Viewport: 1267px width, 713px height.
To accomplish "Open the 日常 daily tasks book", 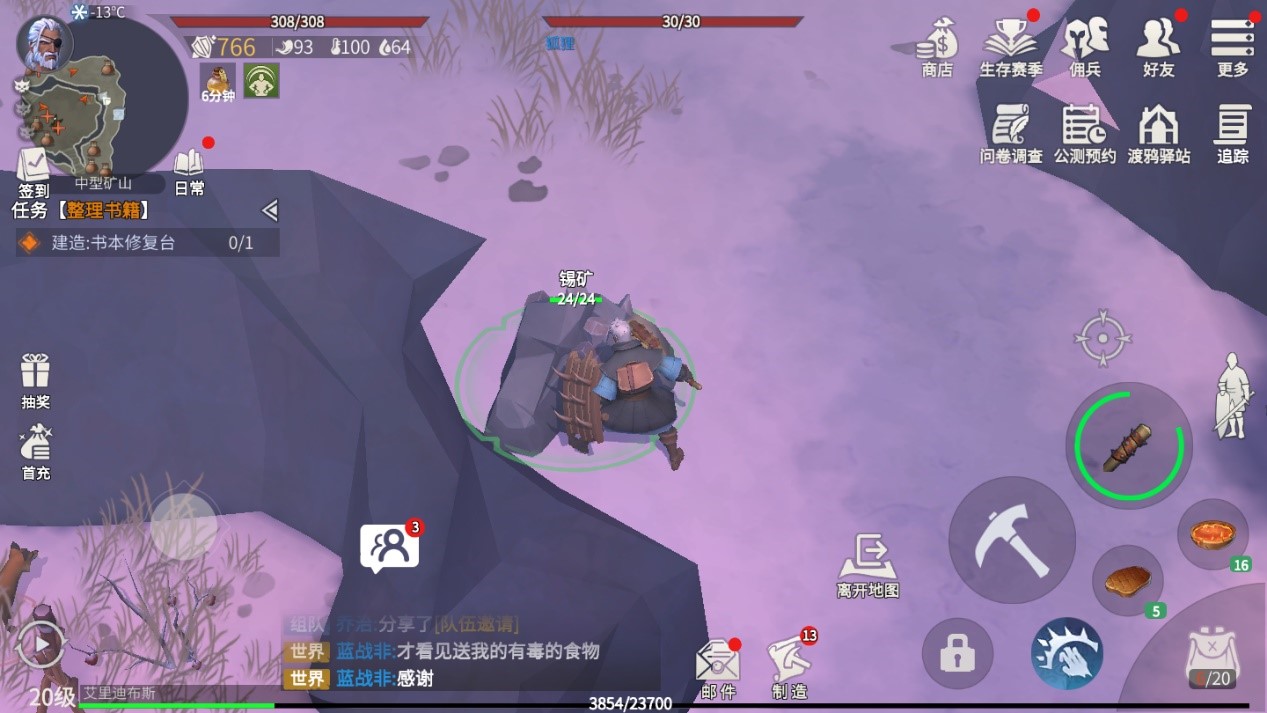I will click(x=189, y=171).
